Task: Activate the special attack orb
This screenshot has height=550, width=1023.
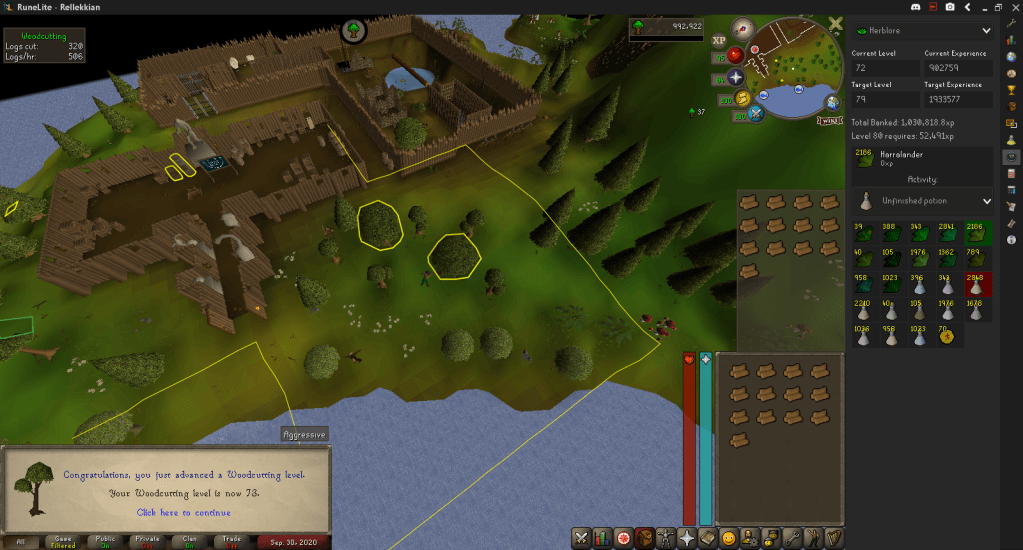Action: pyautogui.click(x=756, y=113)
